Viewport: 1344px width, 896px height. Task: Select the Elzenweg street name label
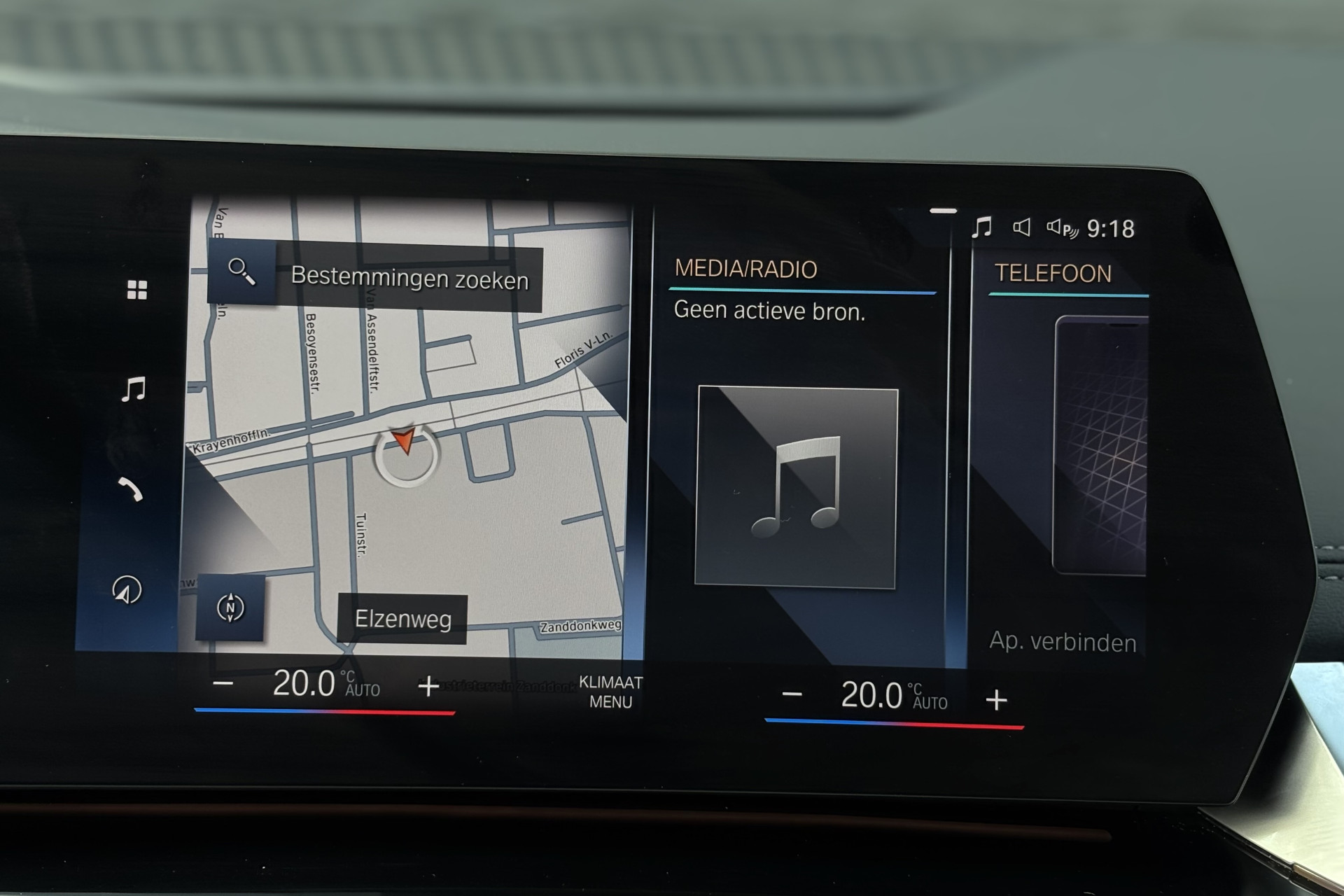coord(402,619)
